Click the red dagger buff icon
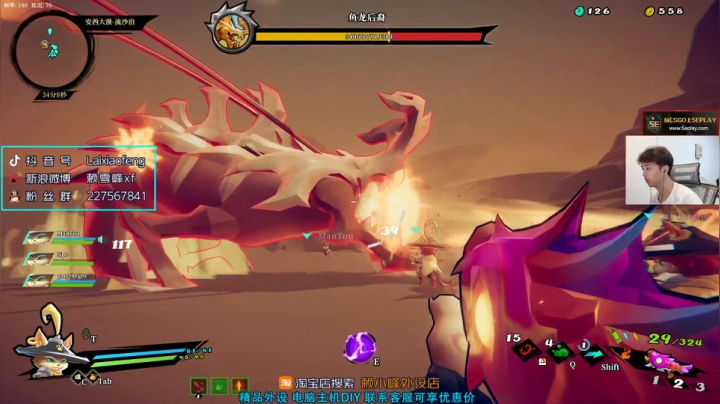The width and height of the screenshot is (720, 404). pos(200,385)
